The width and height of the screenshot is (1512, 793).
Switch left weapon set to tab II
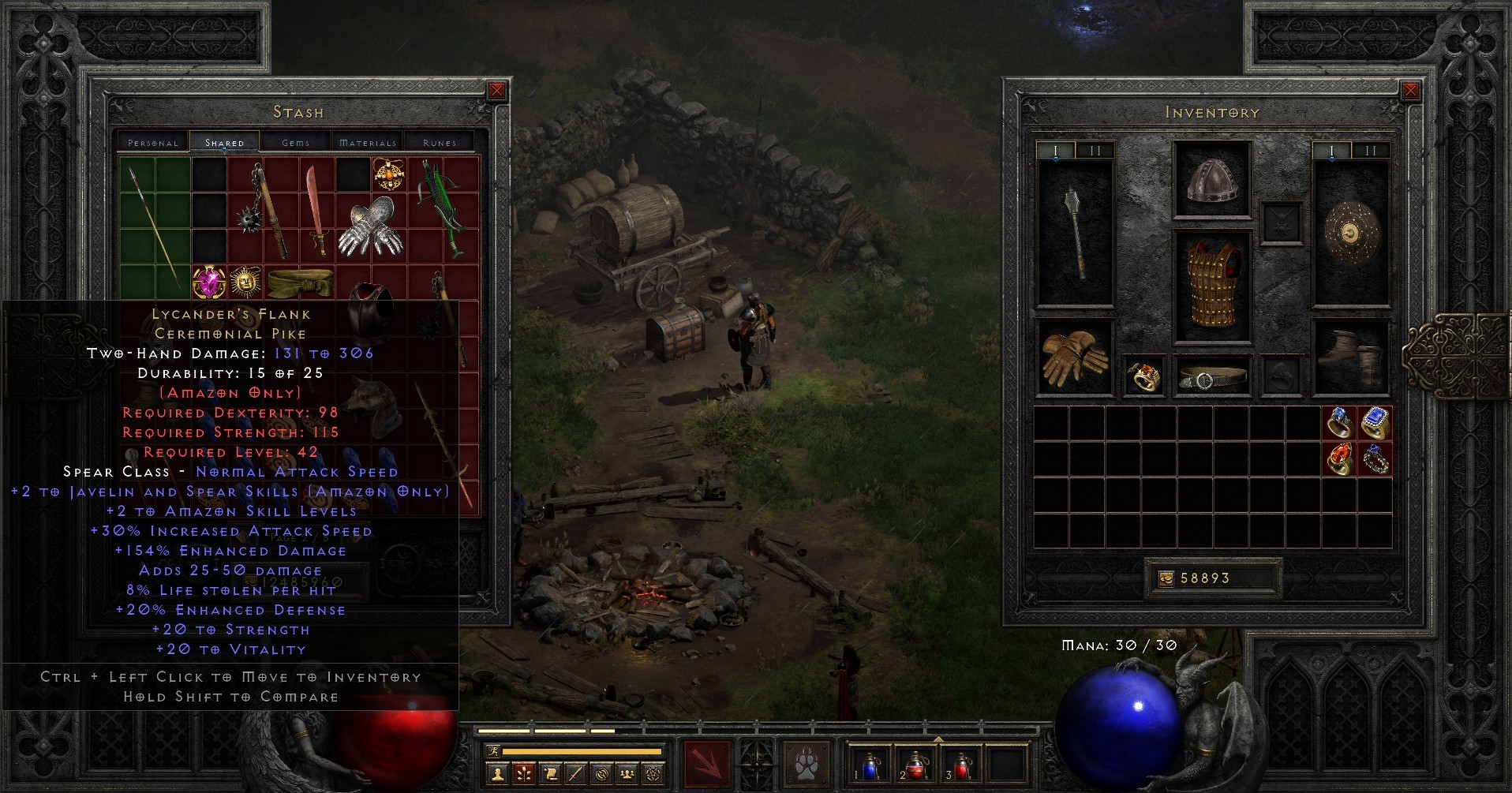point(1097,148)
